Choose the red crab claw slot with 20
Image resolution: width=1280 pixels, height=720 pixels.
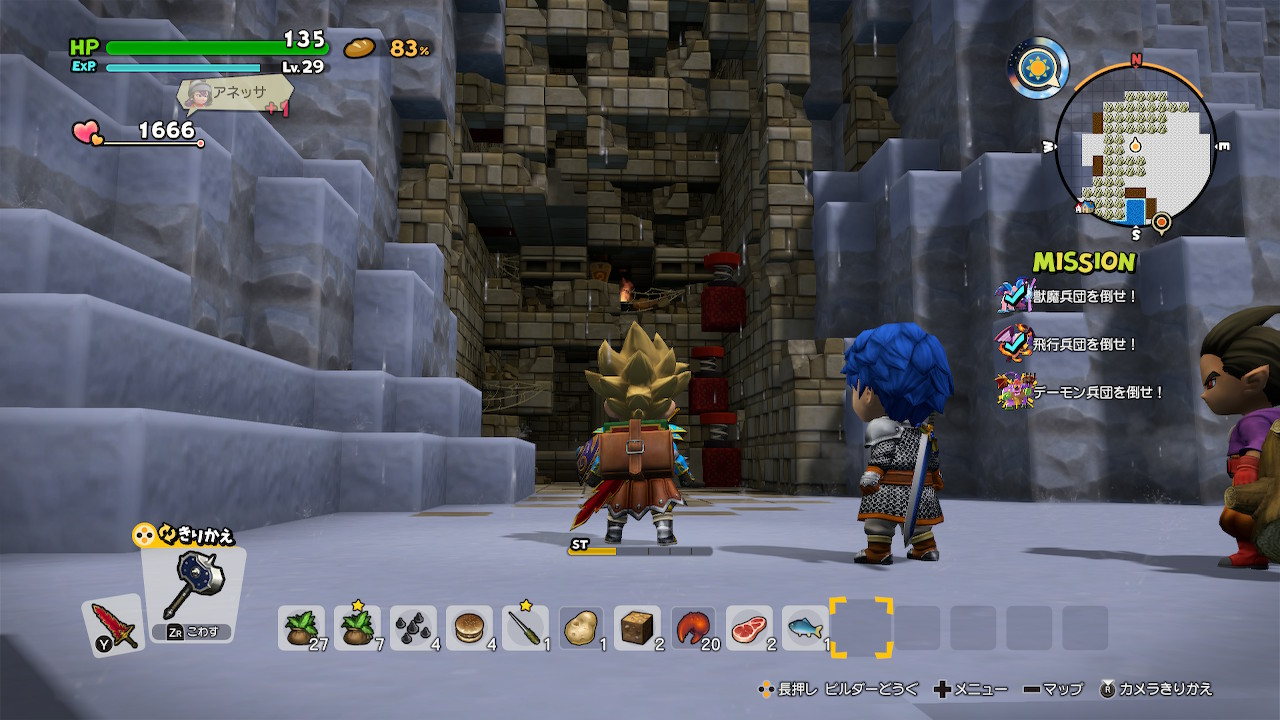(x=693, y=628)
